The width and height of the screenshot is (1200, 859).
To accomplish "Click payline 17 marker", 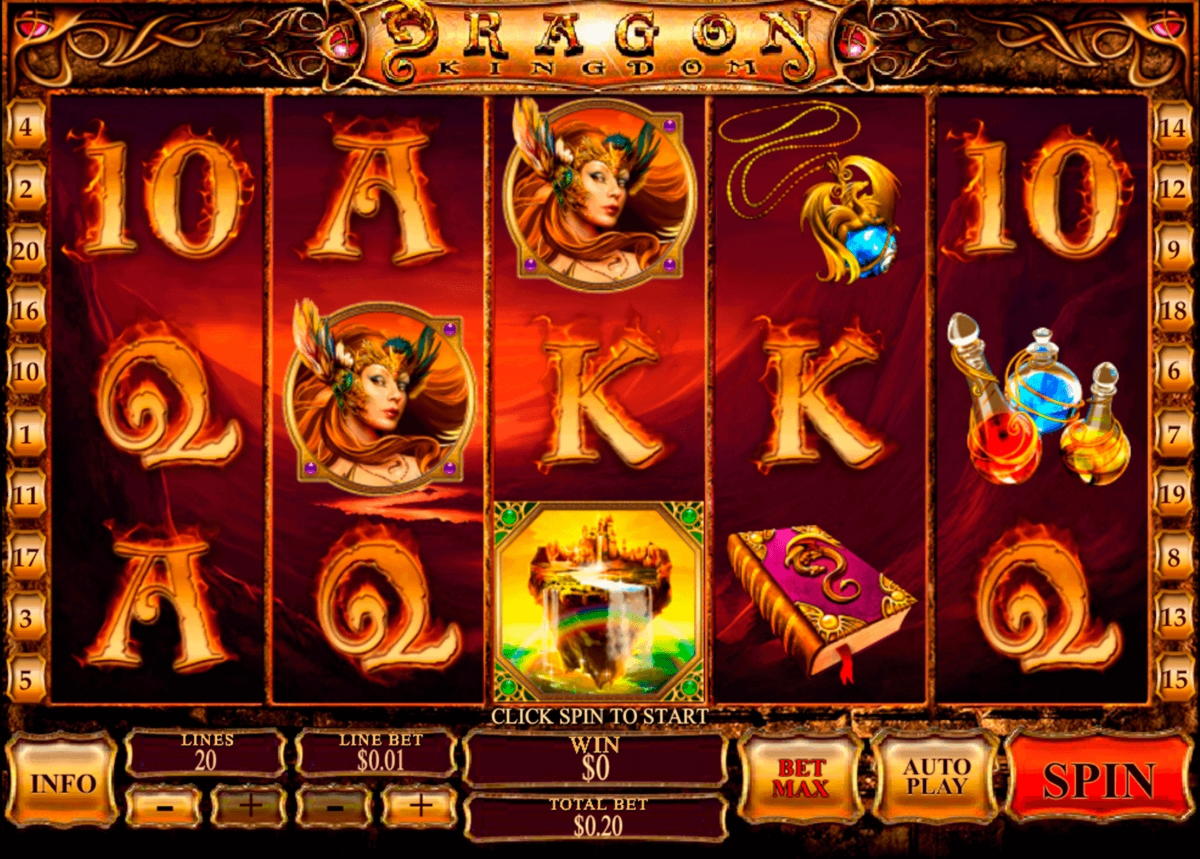I will tap(26, 556).
